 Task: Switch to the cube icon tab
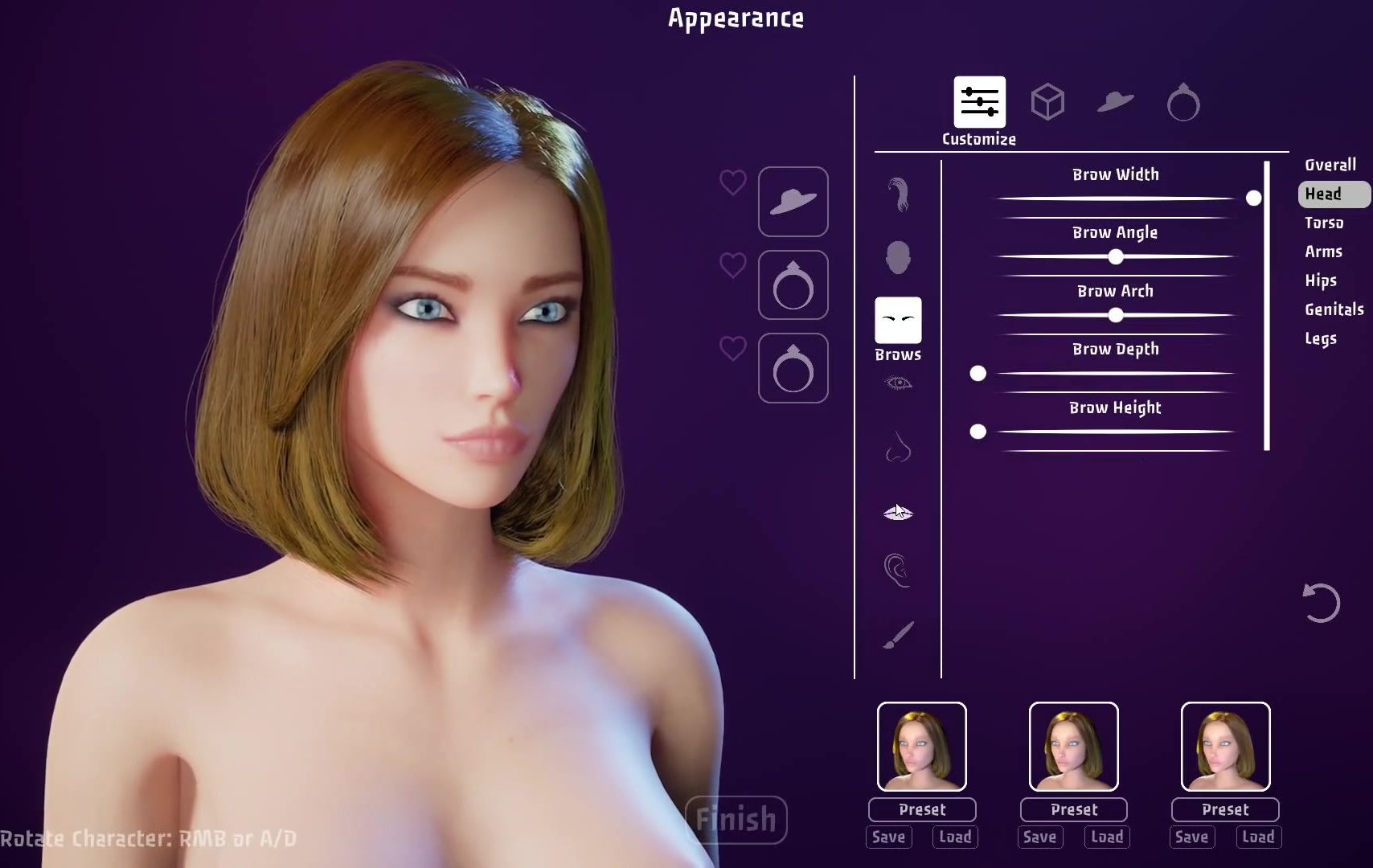pyautogui.click(x=1047, y=102)
